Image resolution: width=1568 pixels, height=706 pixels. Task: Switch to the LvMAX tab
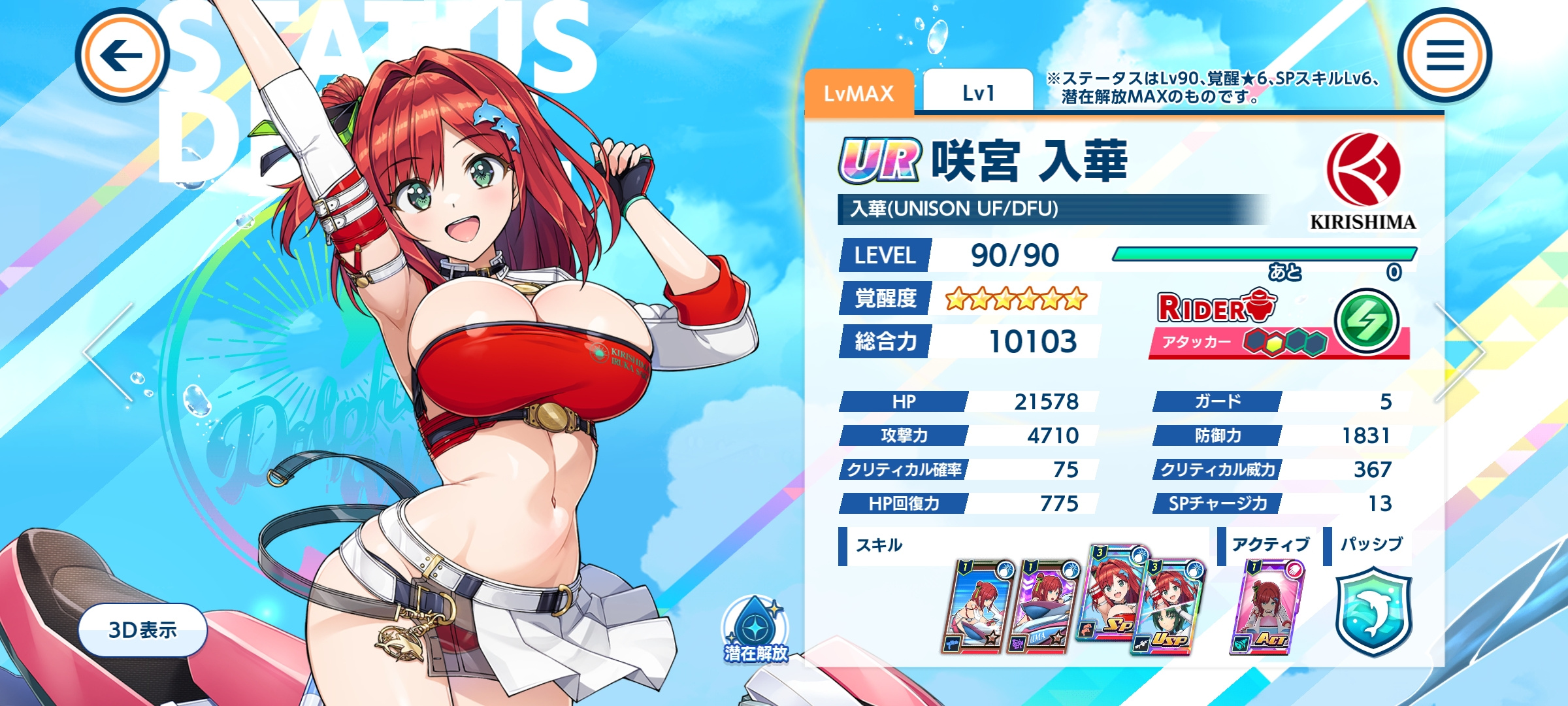click(858, 93)
